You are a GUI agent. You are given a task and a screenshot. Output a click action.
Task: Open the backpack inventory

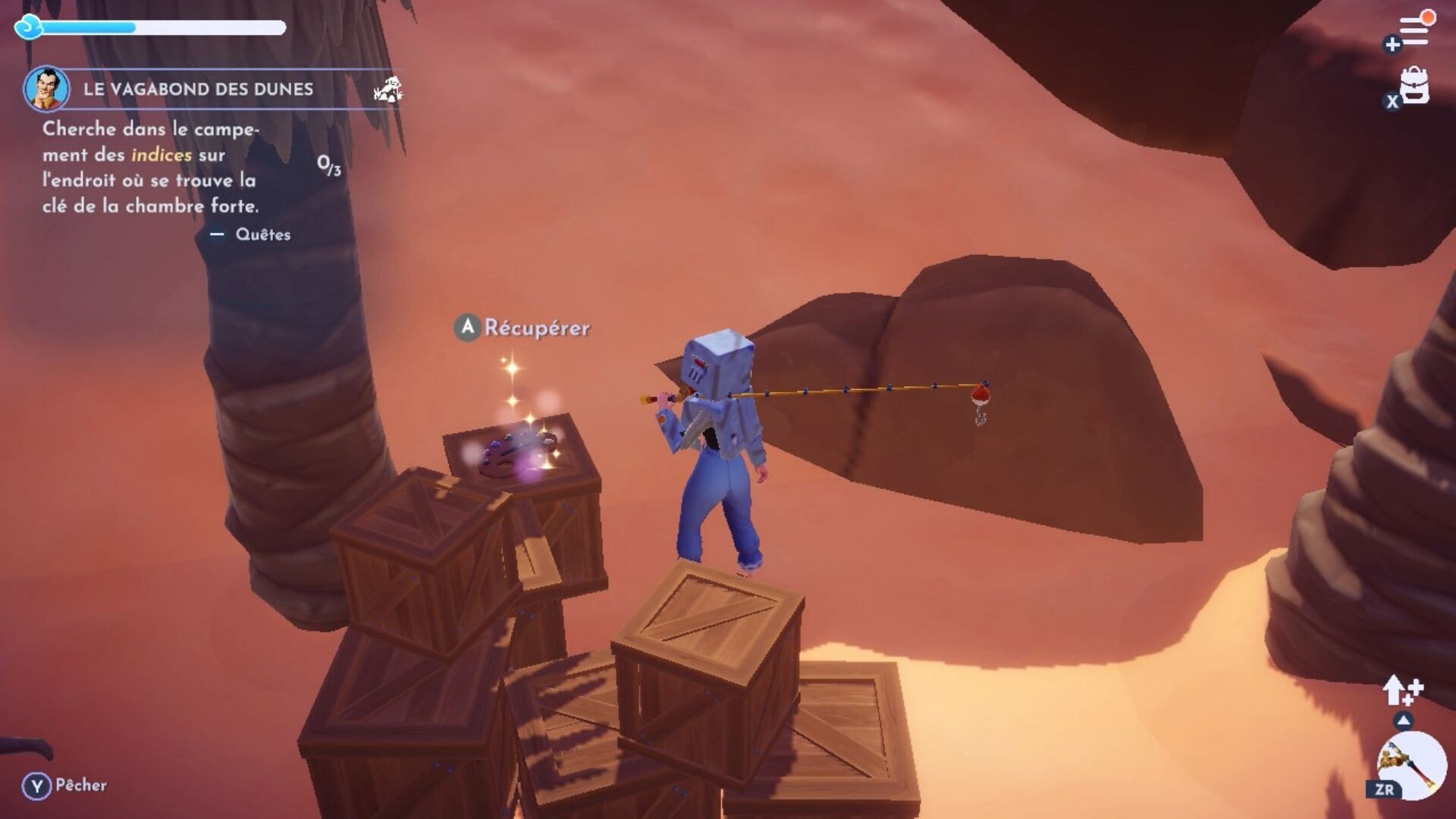coord(1414,86)
